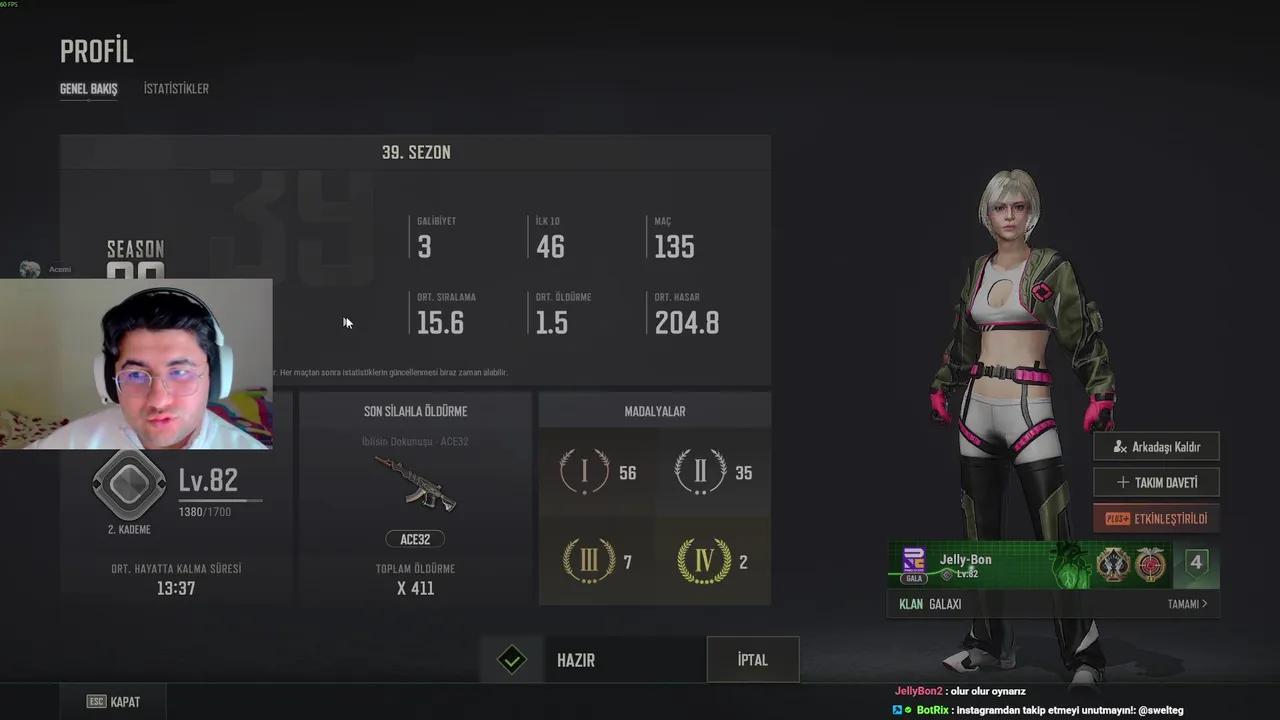This screenshot has width=1280, height=720.
Task: Select the GENEL BAKIŞ tab
Action: 88,88
